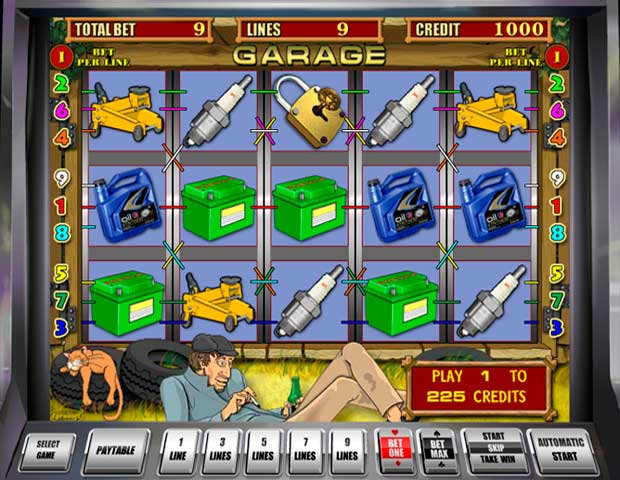Hit the red Bet One button
This screenshot has width=620, height=480.
(394, 450)
